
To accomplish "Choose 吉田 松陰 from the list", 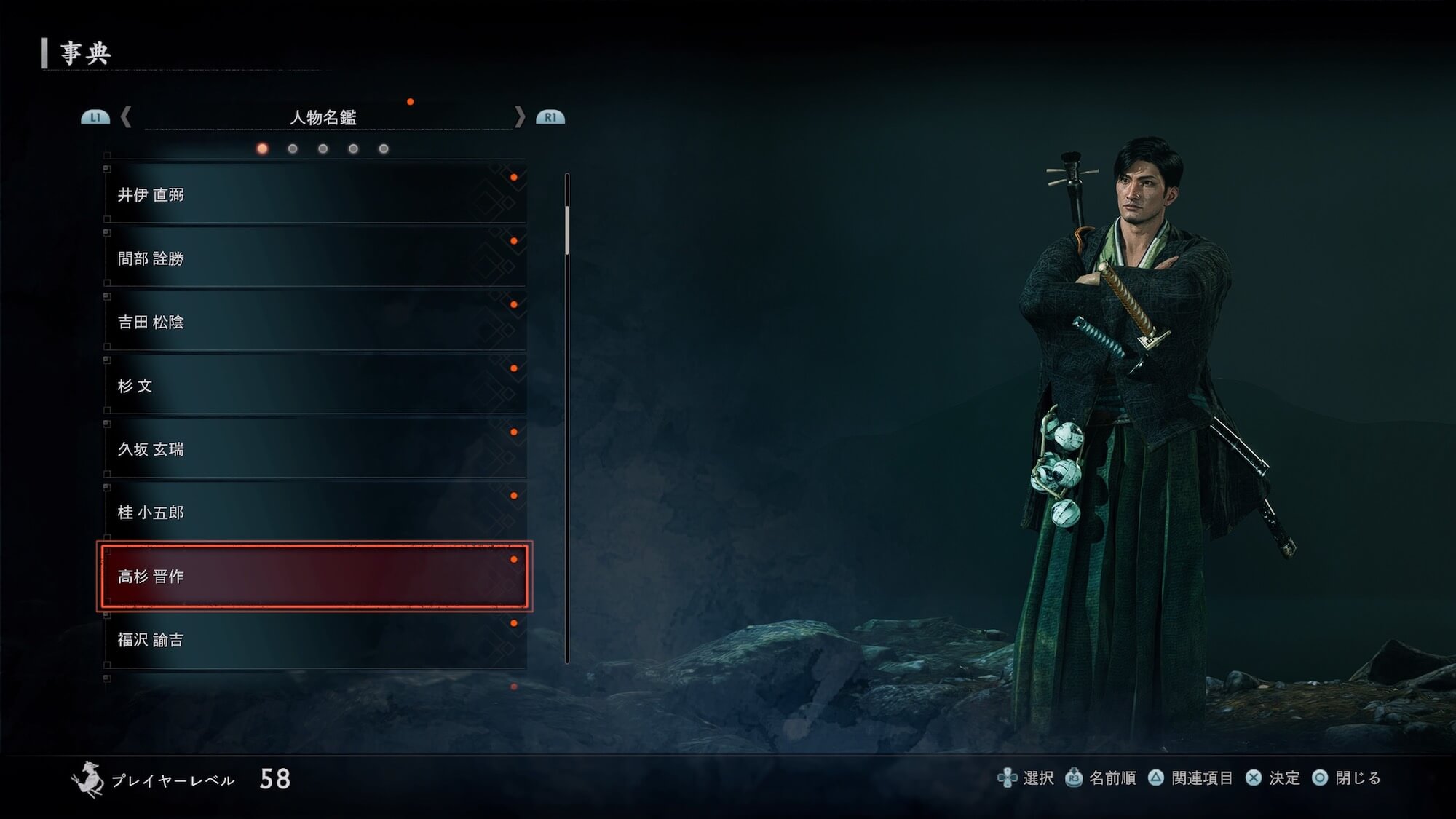I will point(314,322).
